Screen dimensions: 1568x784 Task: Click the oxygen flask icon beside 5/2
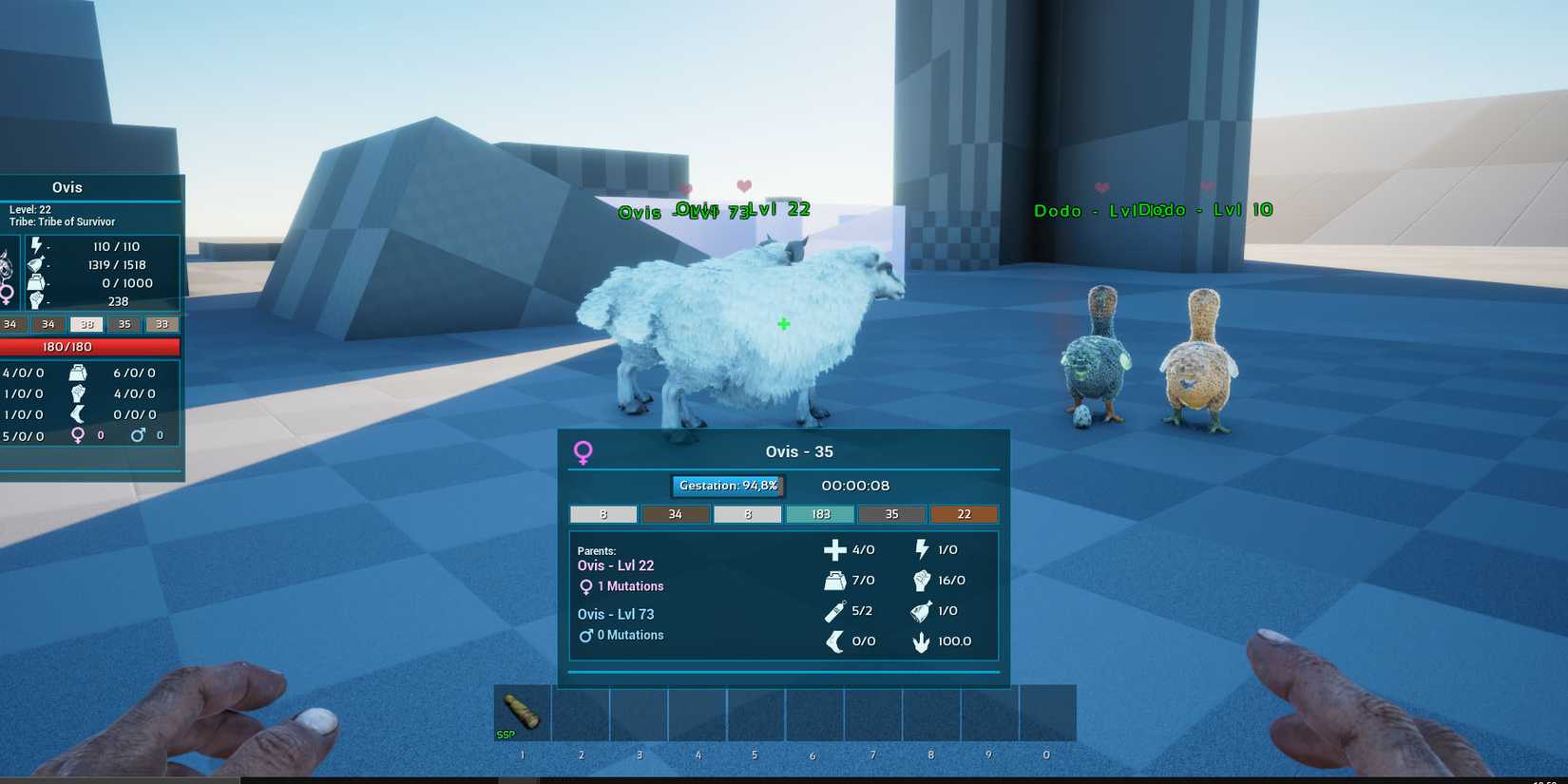[833, 611]
